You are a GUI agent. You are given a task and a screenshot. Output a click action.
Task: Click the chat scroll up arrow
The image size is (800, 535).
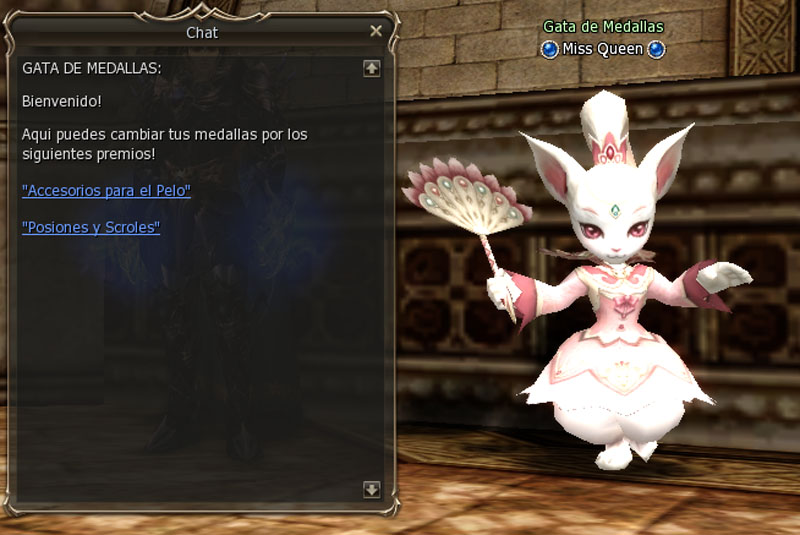(x=372, y=68)
